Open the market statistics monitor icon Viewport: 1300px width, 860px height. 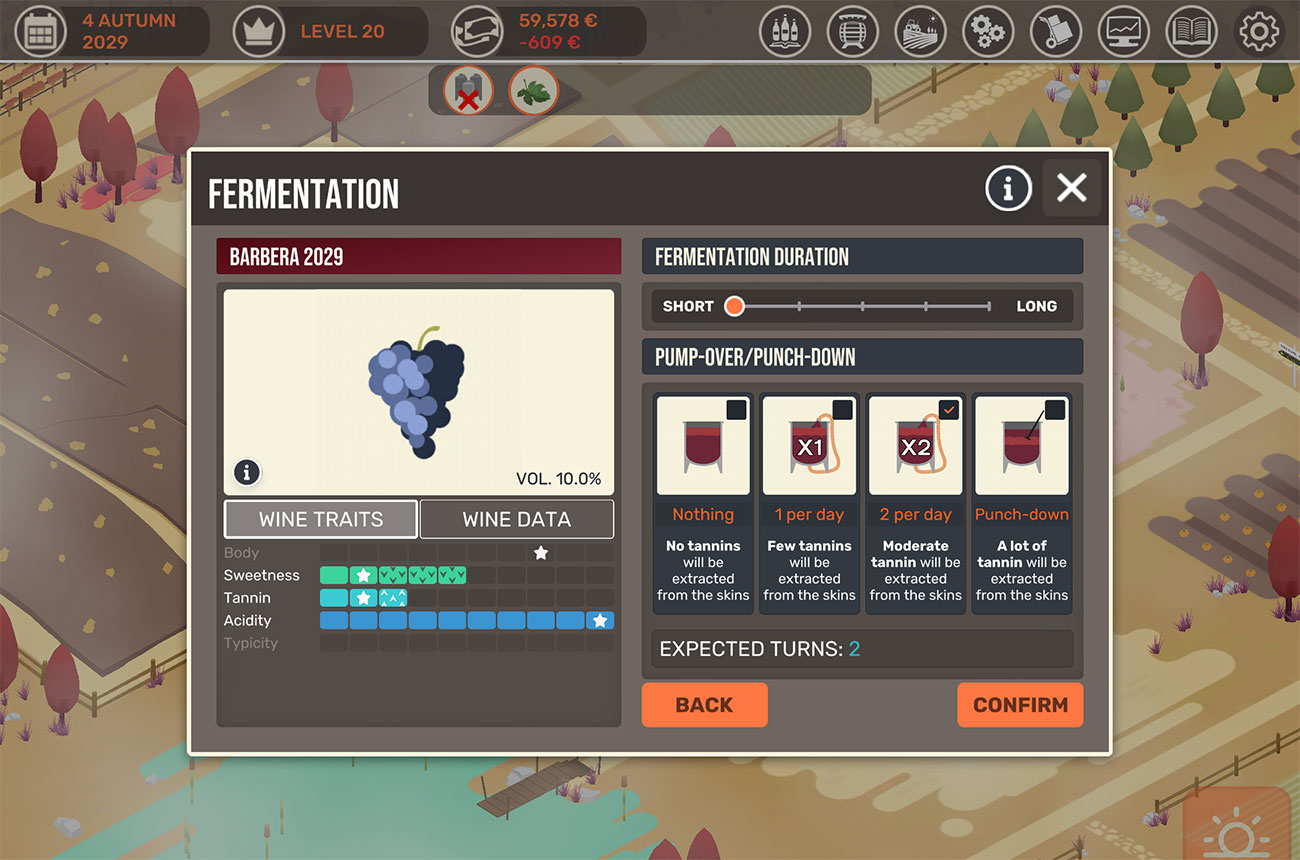[1123, 31]
